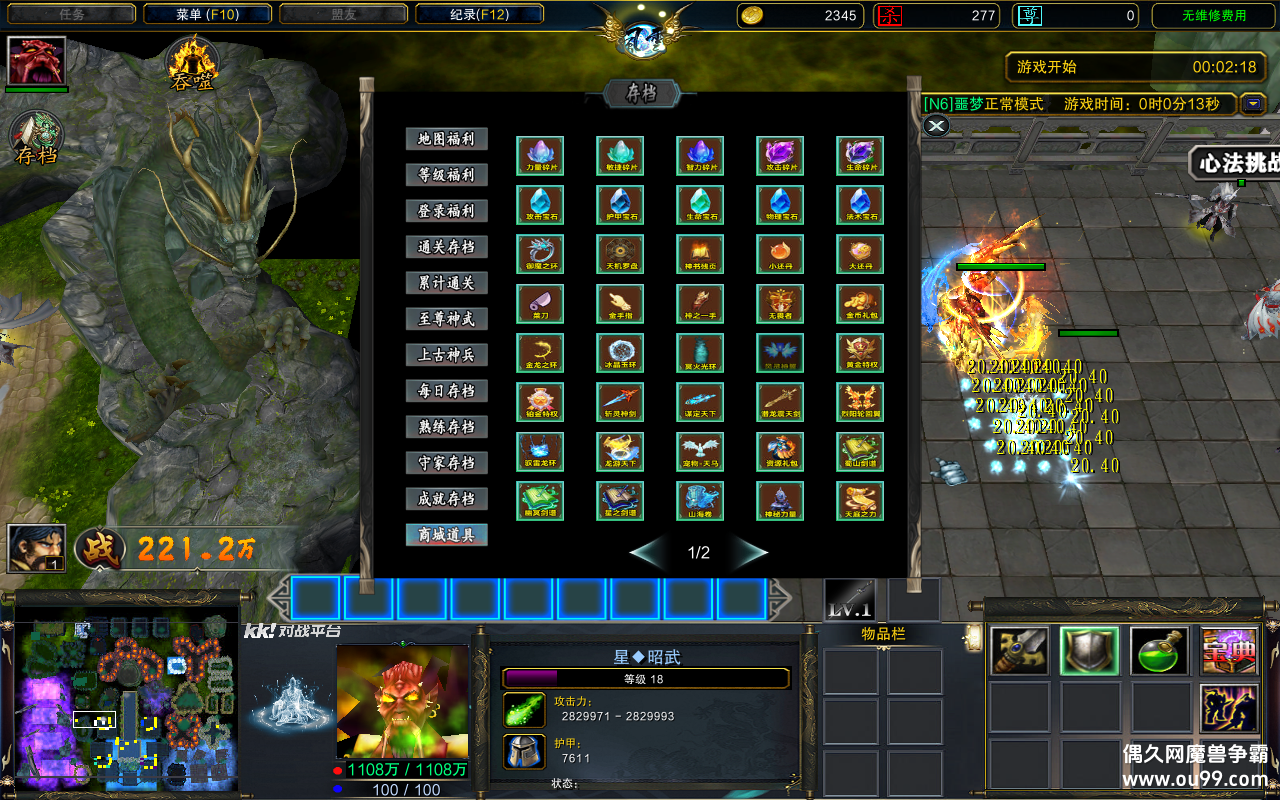The image size is (1280, 800).
Task: Switch to the 商城道具 category
Action: 446,535
